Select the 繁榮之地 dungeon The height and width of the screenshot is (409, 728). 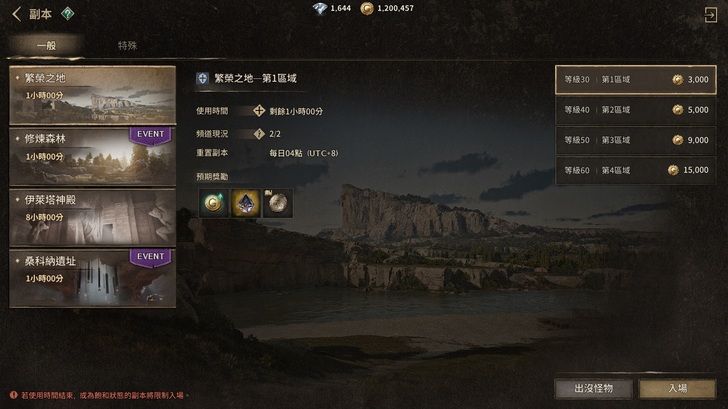coord(92,93)
